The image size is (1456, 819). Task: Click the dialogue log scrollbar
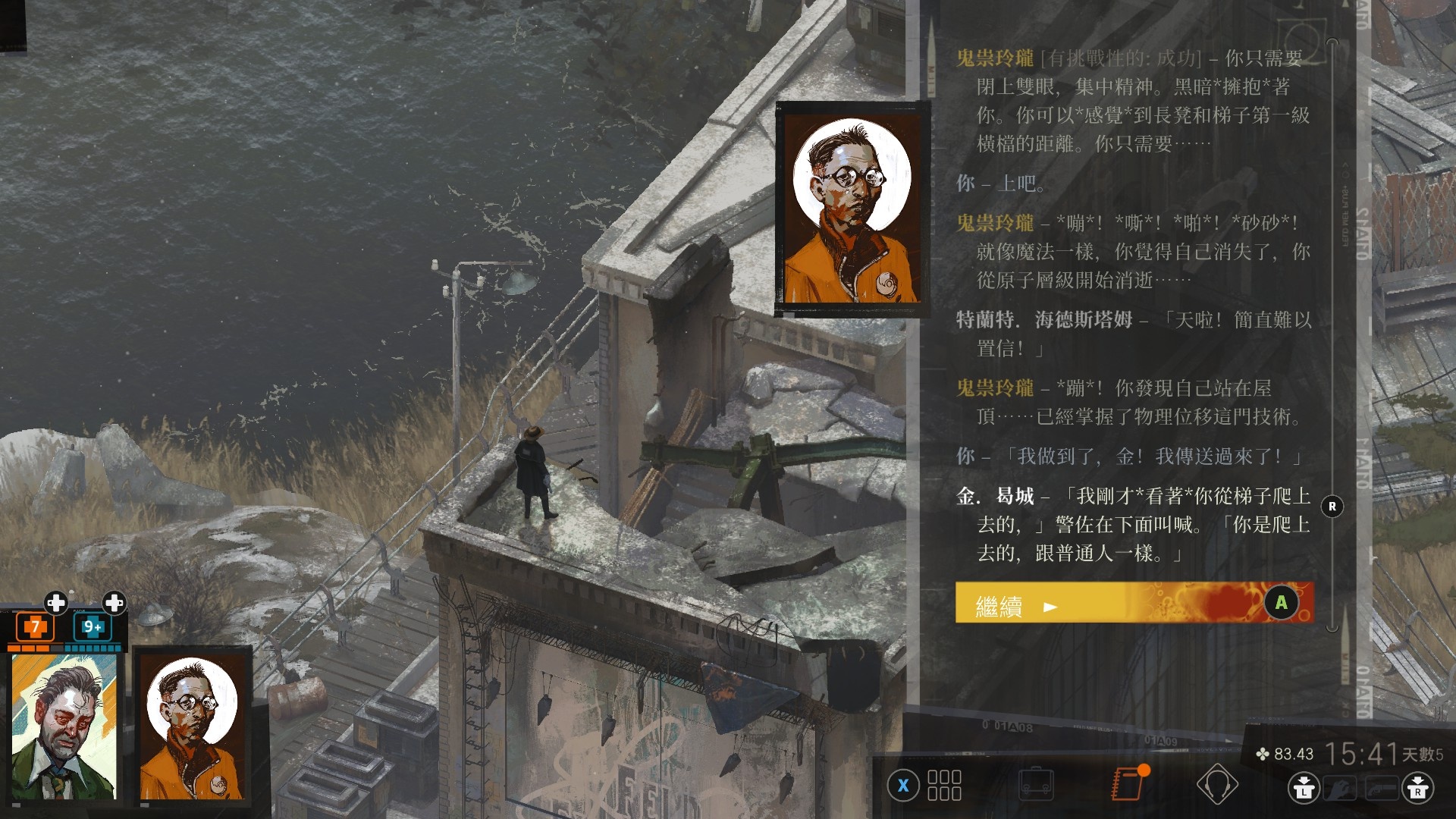point(1332,334)
